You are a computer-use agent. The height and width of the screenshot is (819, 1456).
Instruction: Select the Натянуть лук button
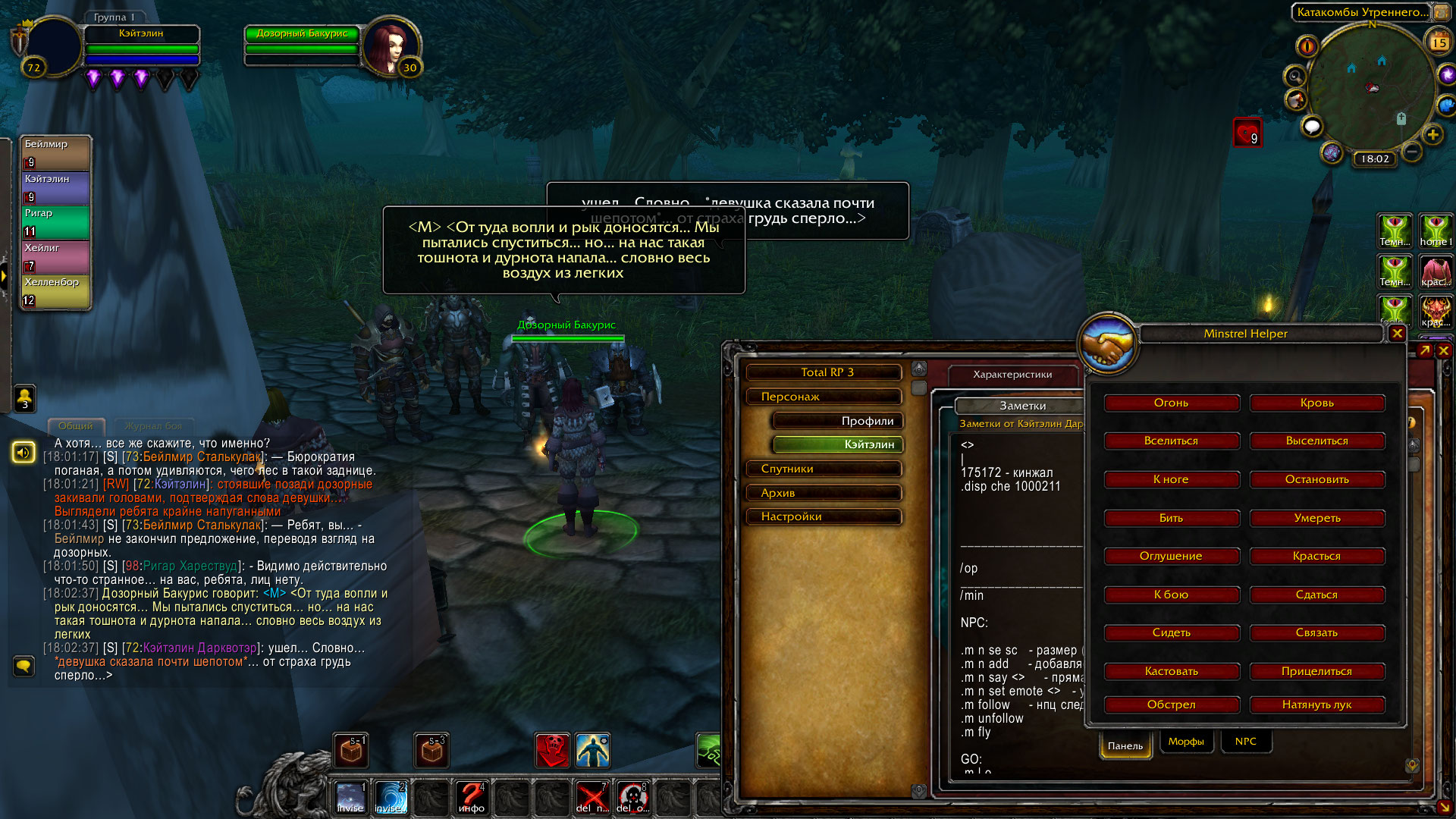pos(1316,704)
